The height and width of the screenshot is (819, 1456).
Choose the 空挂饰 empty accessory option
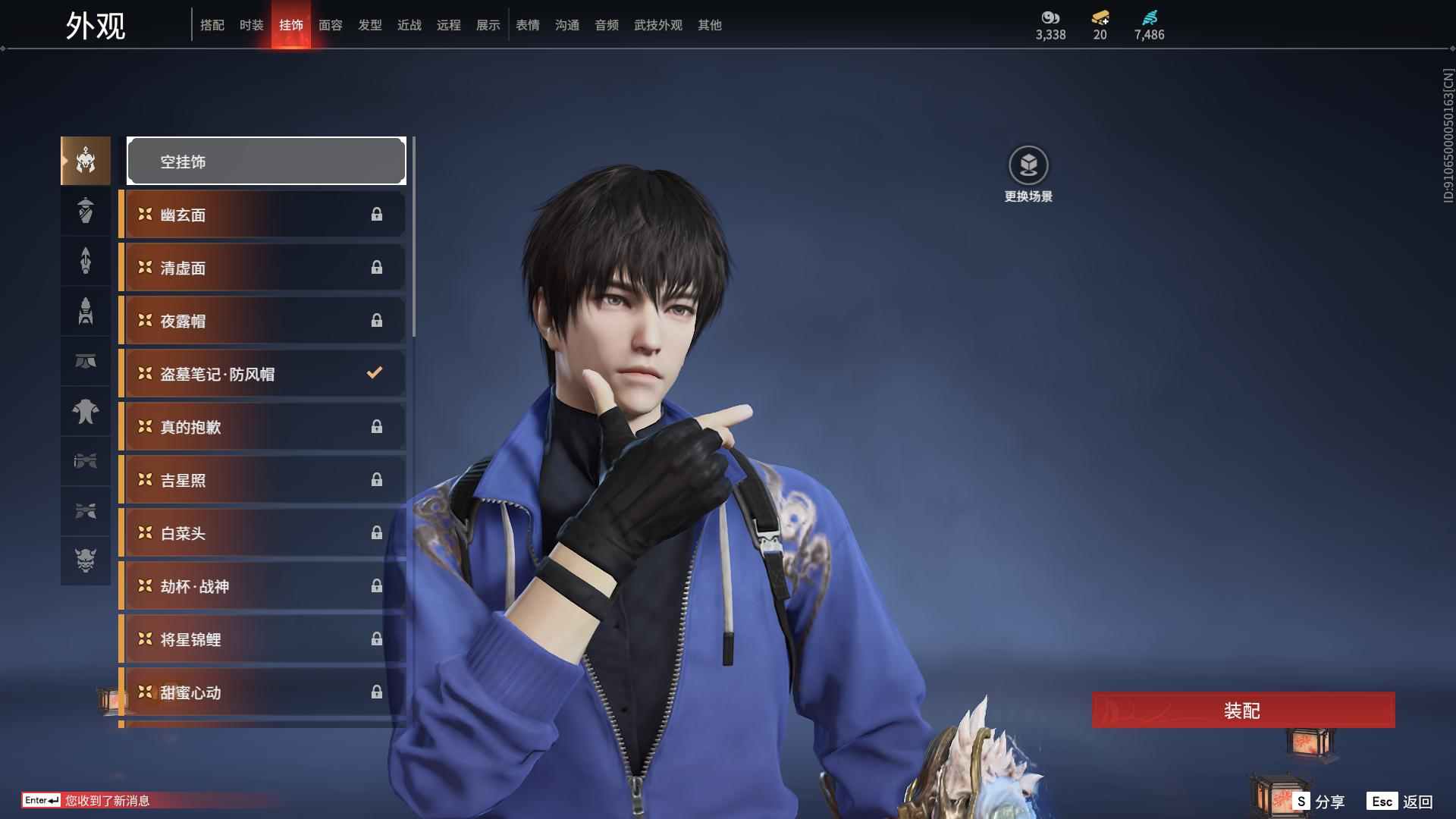(266, 161)
